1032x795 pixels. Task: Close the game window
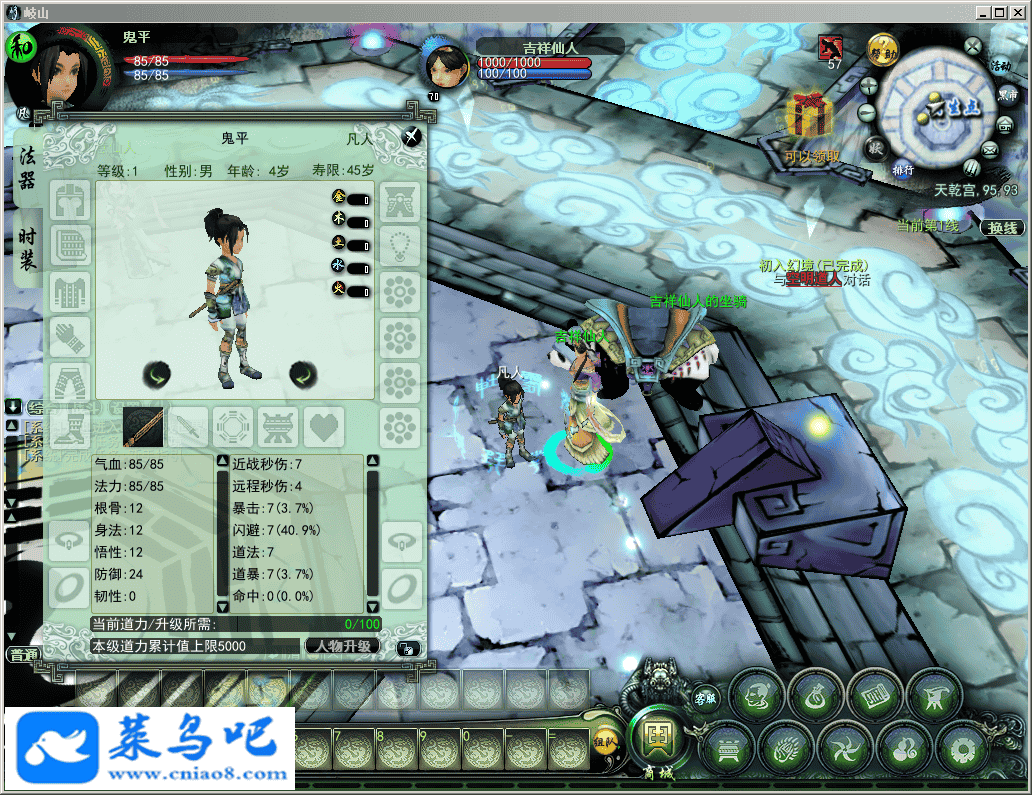(1018, 12)
